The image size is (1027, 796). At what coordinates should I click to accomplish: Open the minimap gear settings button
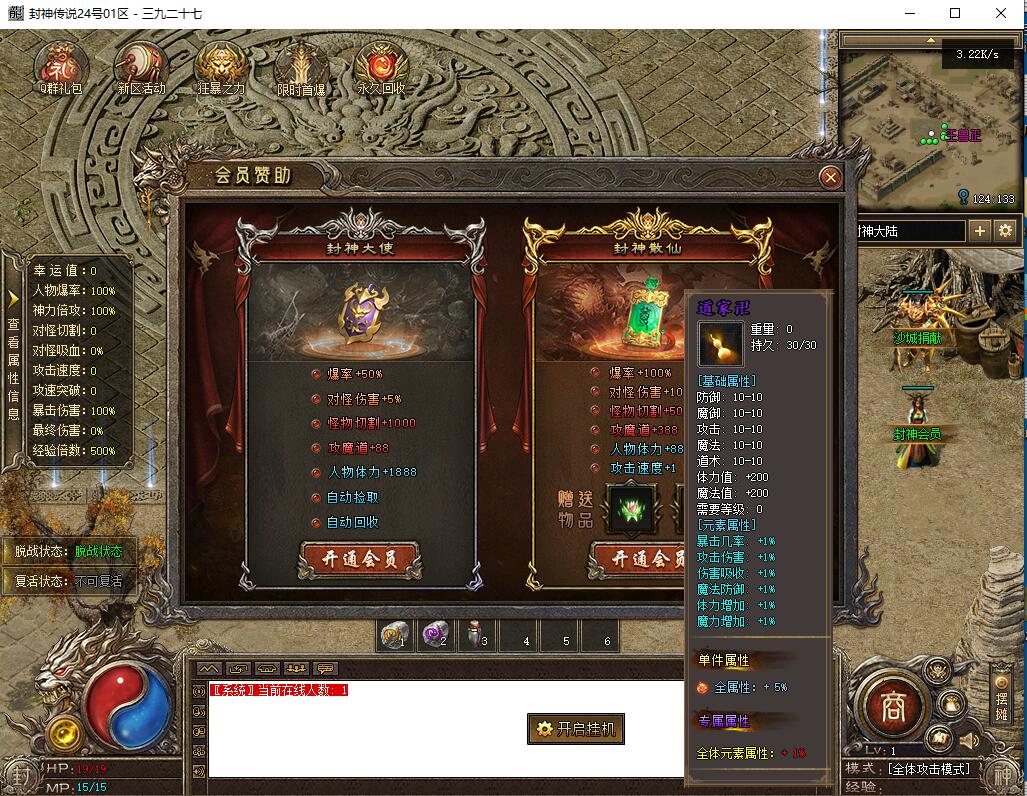click(1005, 231)
